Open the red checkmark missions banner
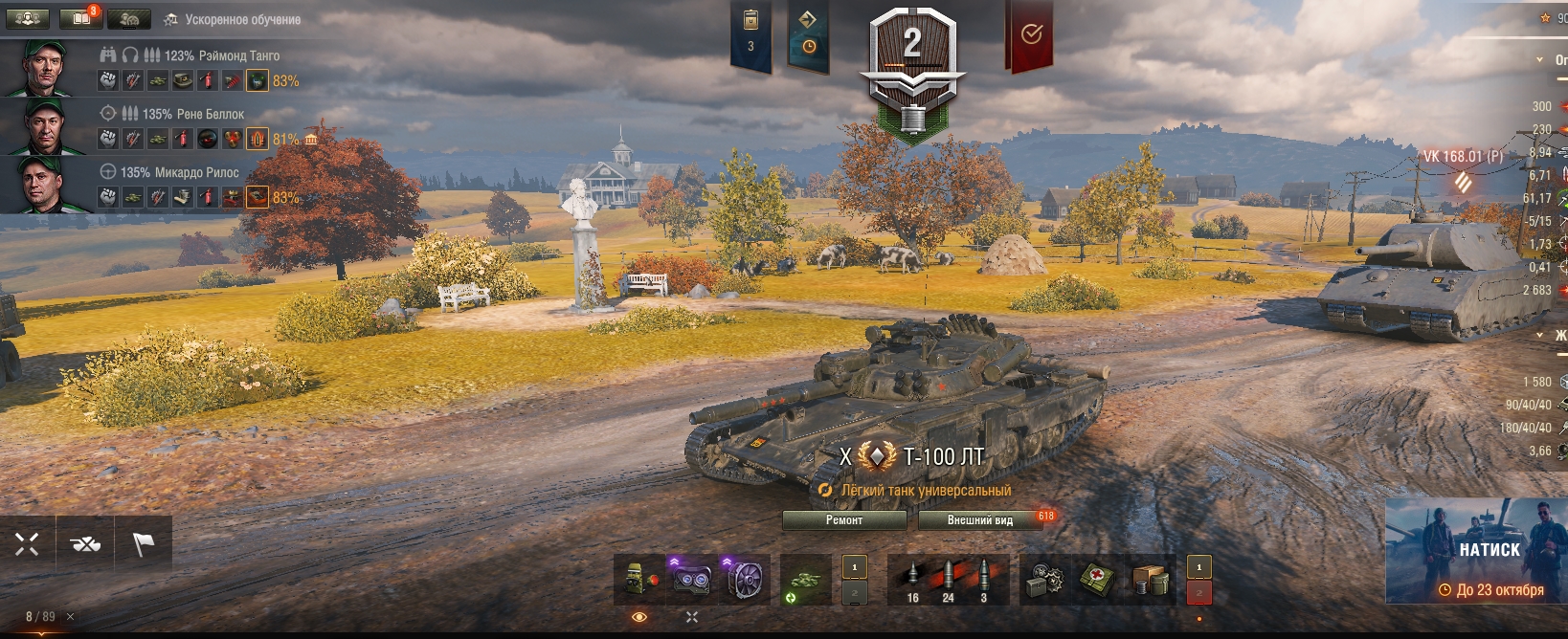 pyautogui.click(x=1031, y=35)
